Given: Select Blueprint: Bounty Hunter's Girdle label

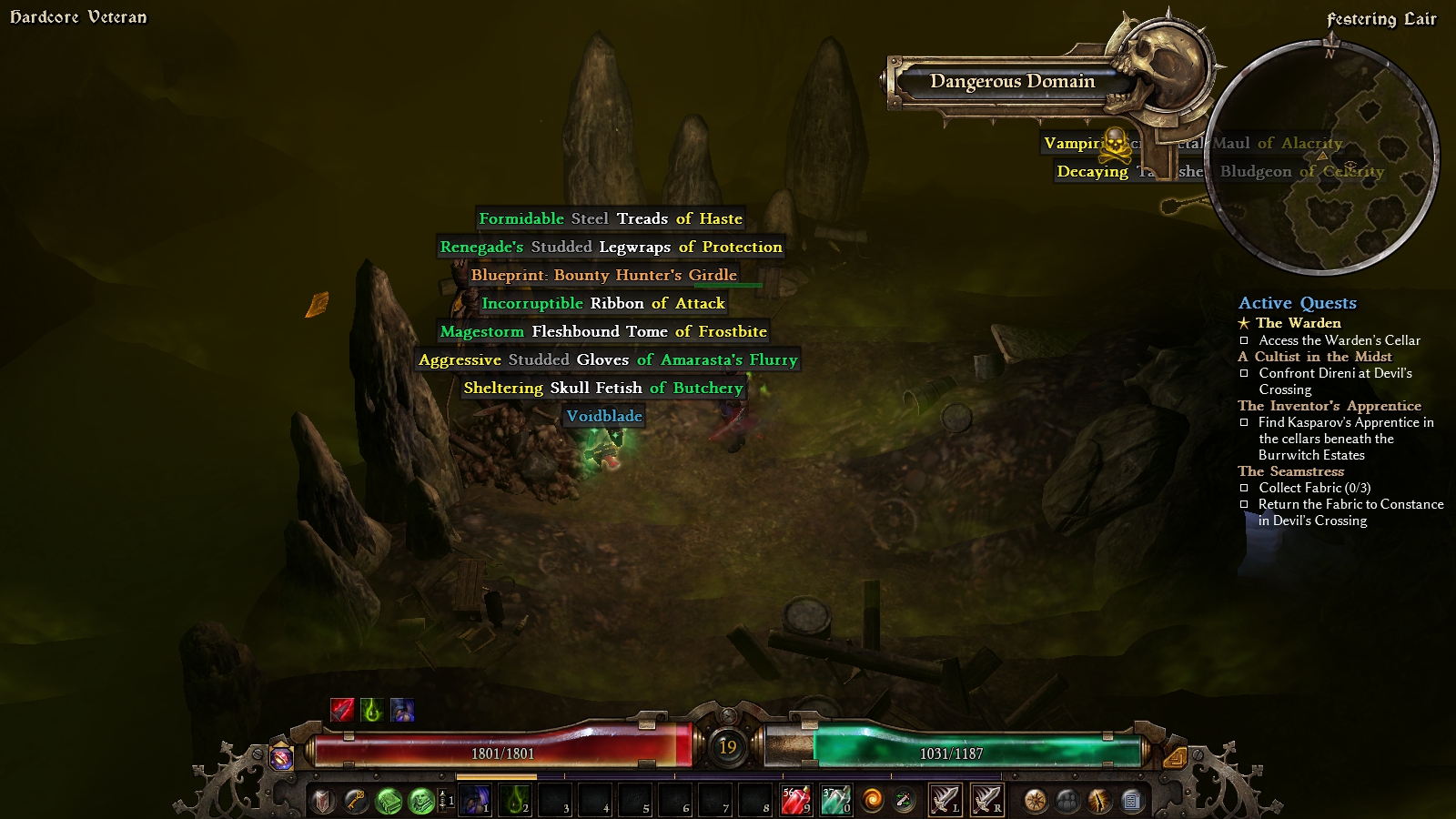Looking at the screenshot, I should point(603,275).
